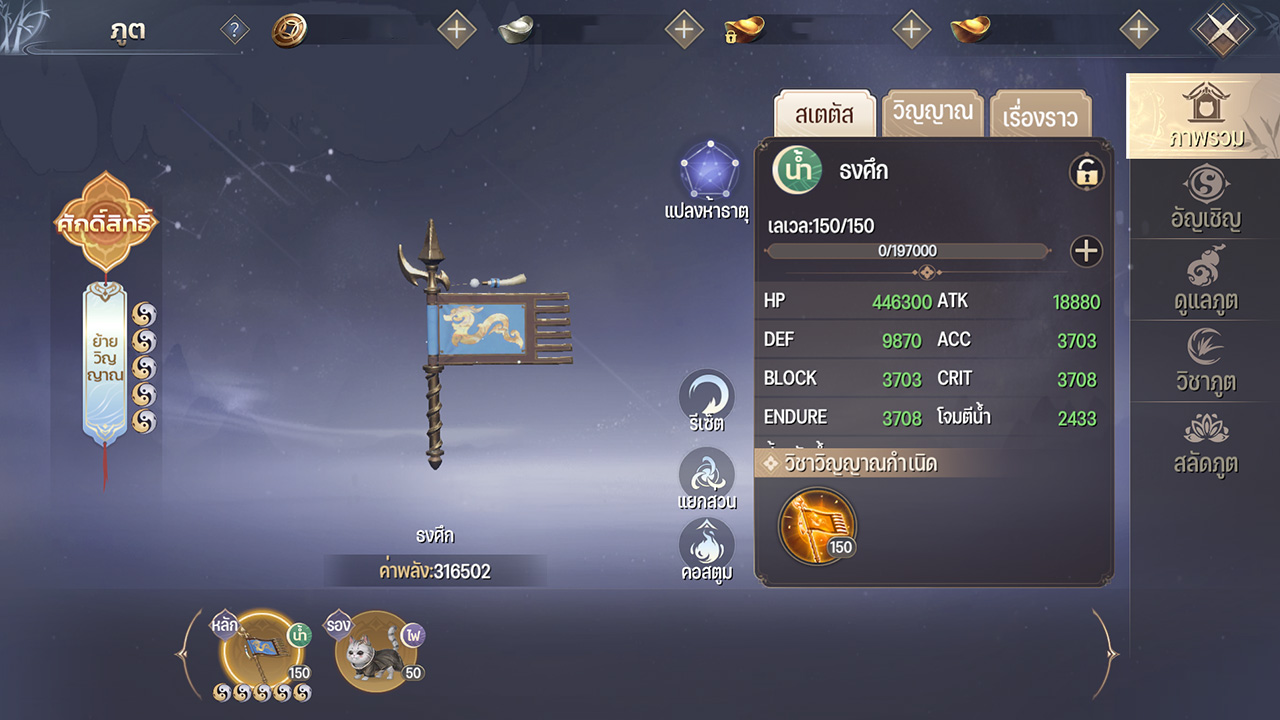Choose the secondary cat spirit slot

click(x=377, y=651)
